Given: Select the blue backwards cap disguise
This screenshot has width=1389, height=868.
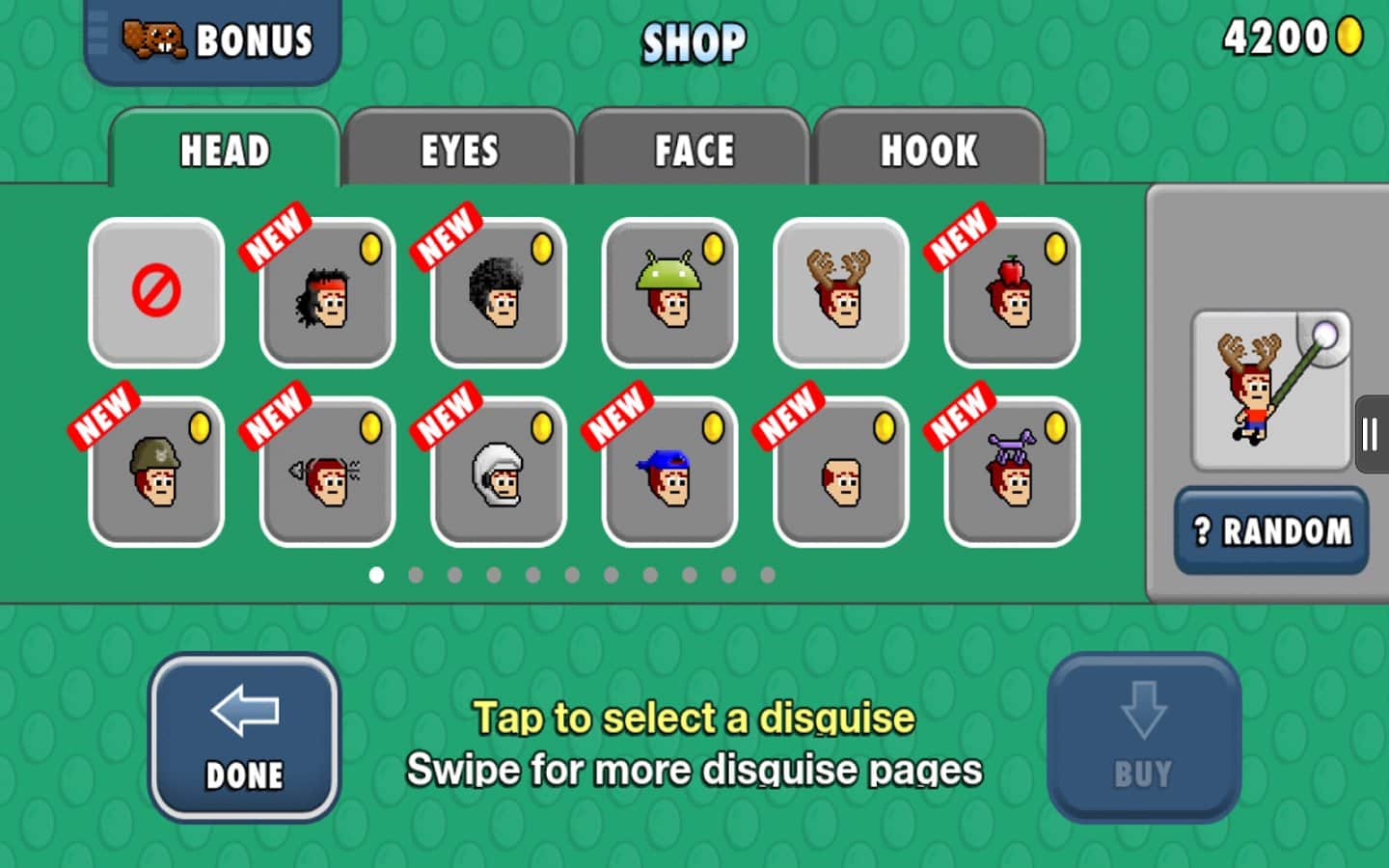Looking at the screenshot, I should tap(669, 472).
